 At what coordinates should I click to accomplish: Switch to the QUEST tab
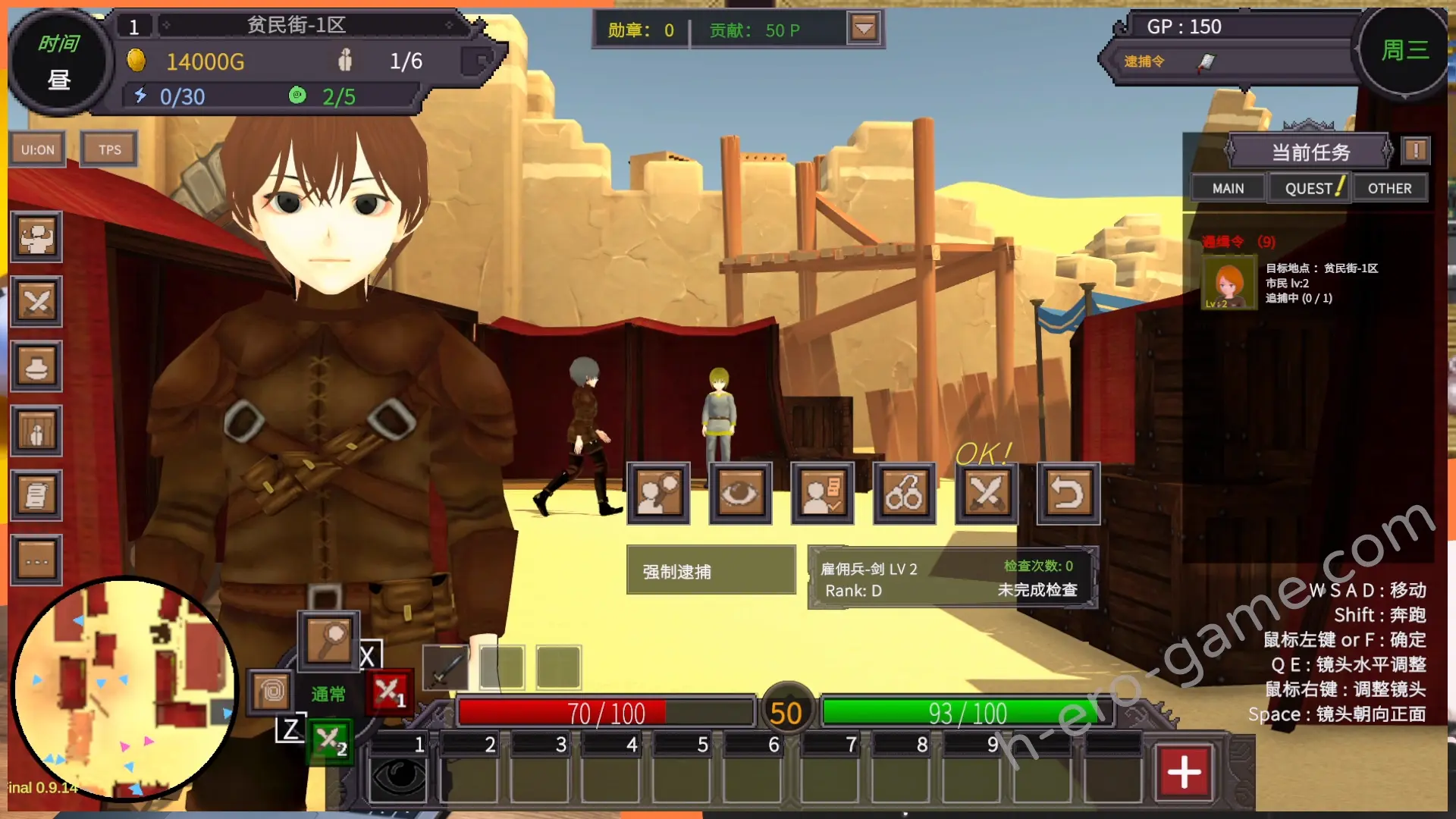click(1309, 188)
